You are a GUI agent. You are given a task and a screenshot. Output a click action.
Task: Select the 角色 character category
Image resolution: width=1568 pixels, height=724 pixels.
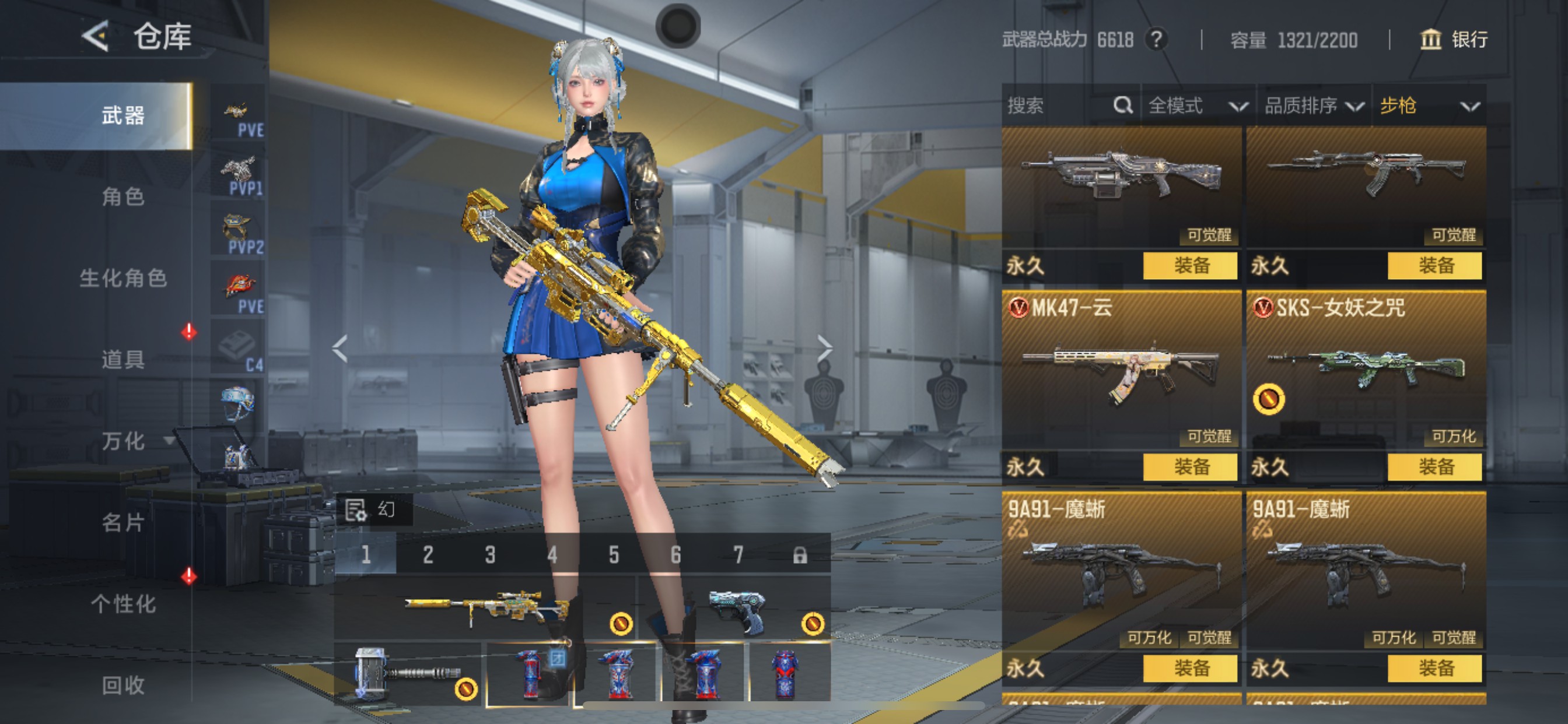click(123, 196)
